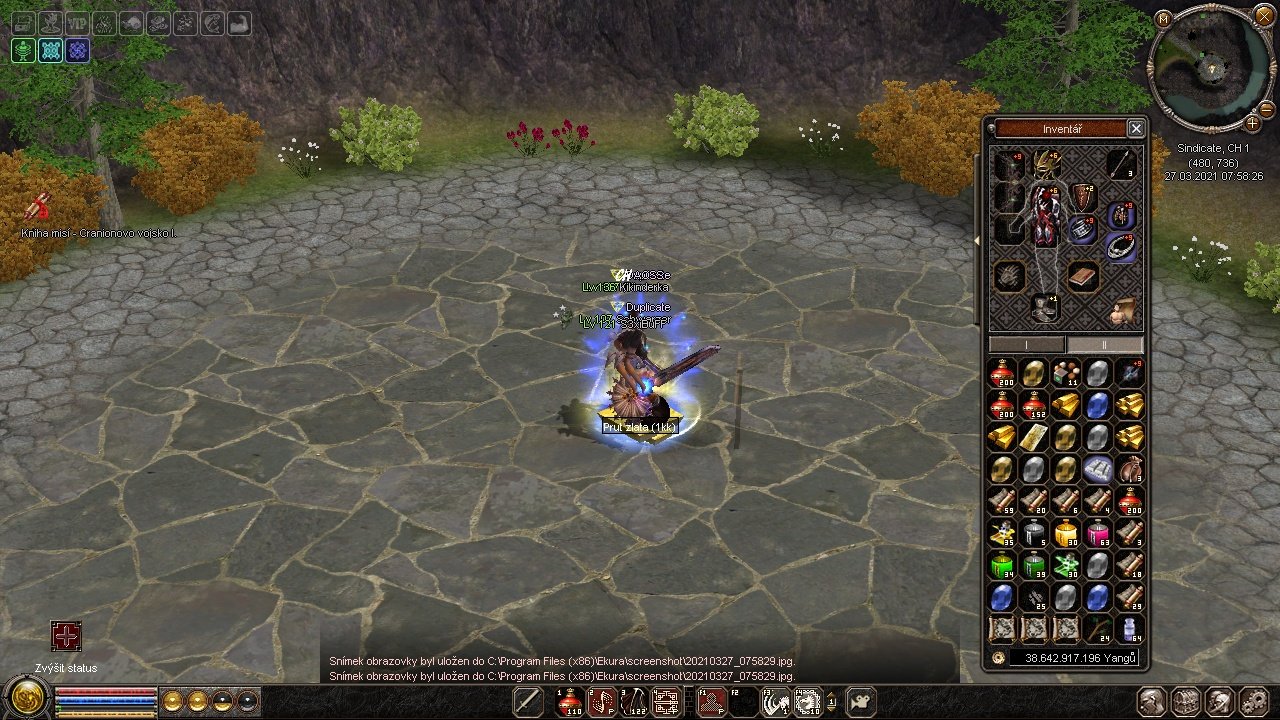Open the treasure chest inventory button
The width and height of the screenshot is (1280, 720).
1186,702
